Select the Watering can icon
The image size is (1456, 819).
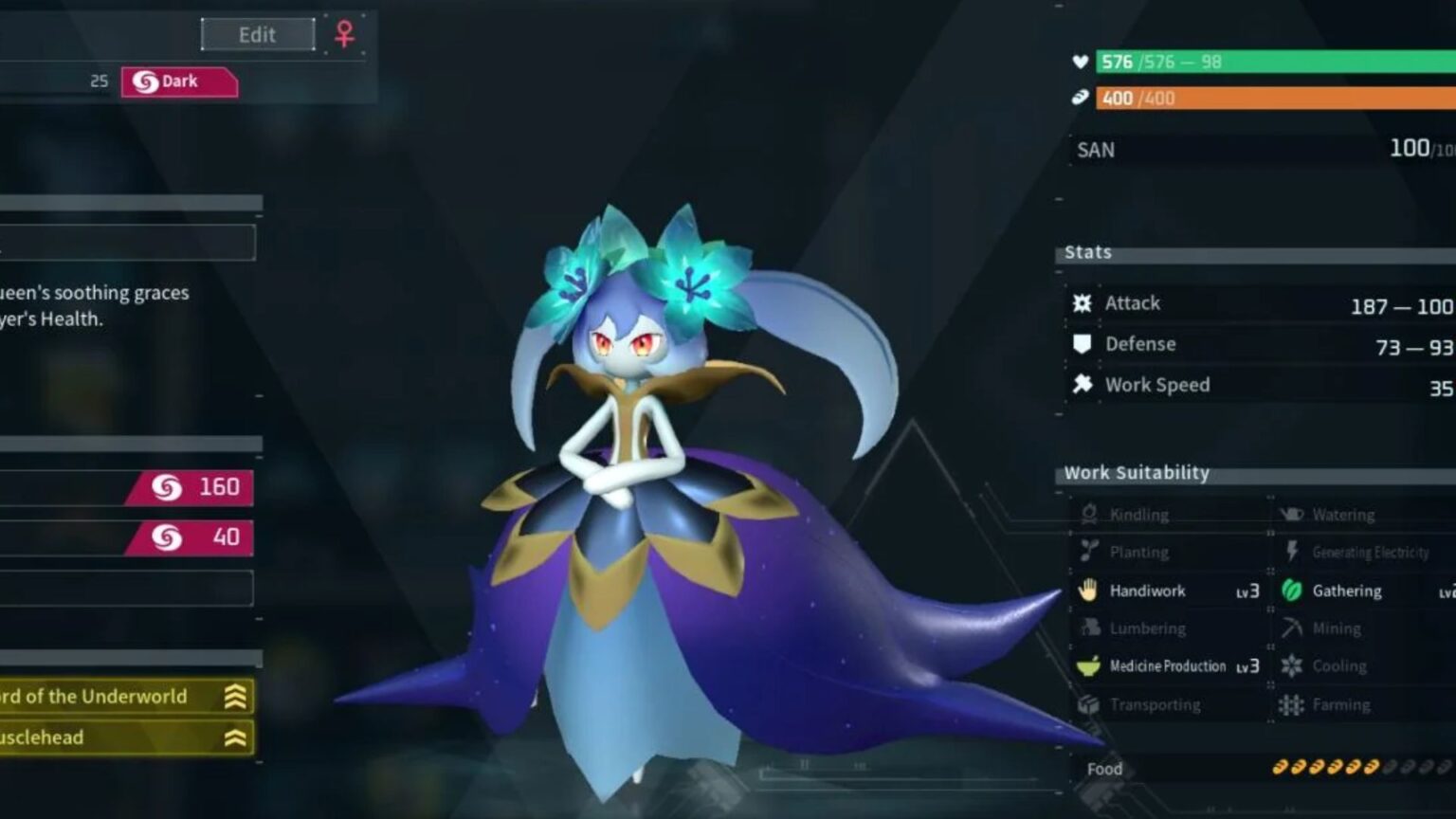tap(1292, 514)
